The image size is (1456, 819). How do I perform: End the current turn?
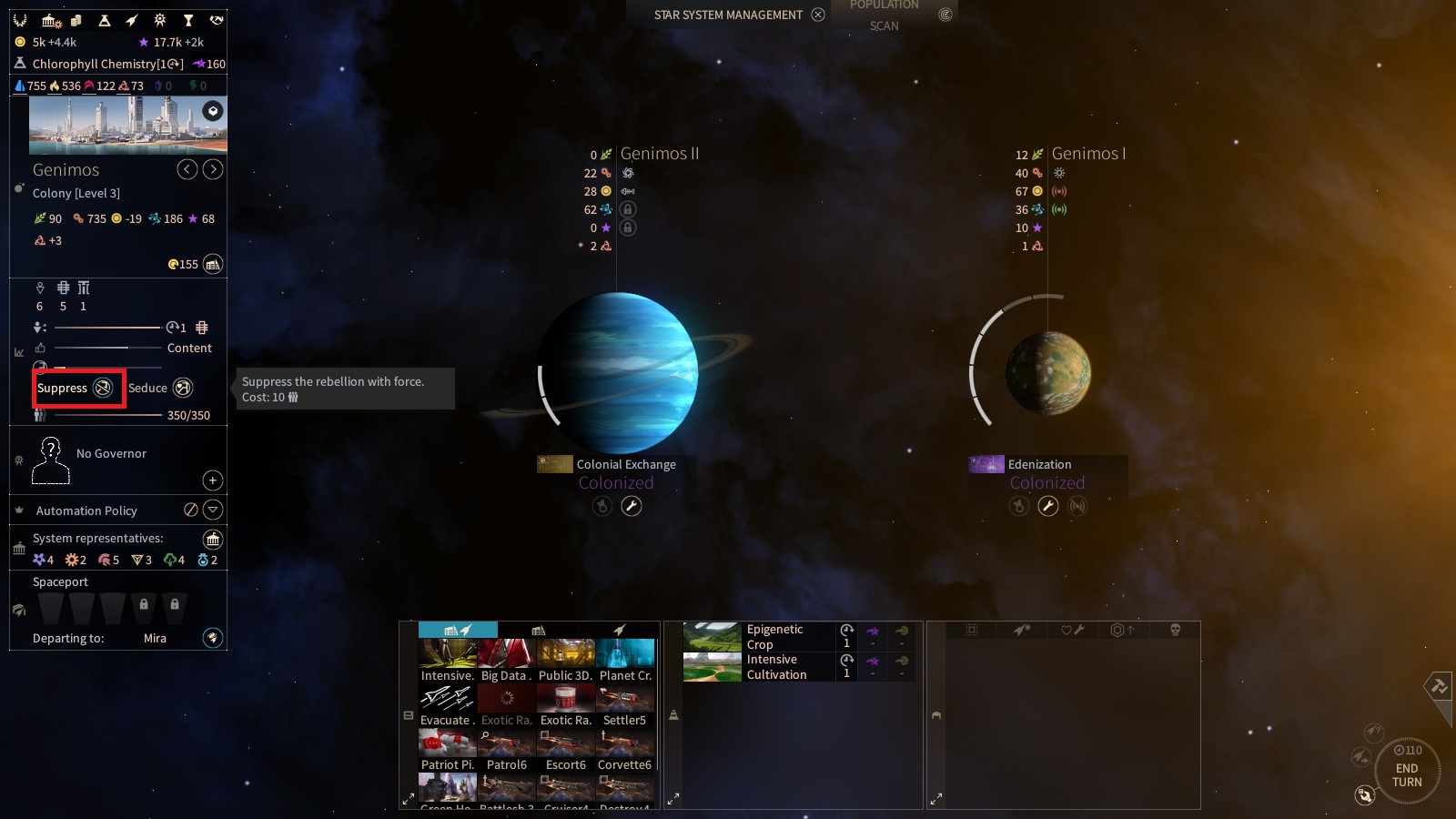[x=1406, y=774]
